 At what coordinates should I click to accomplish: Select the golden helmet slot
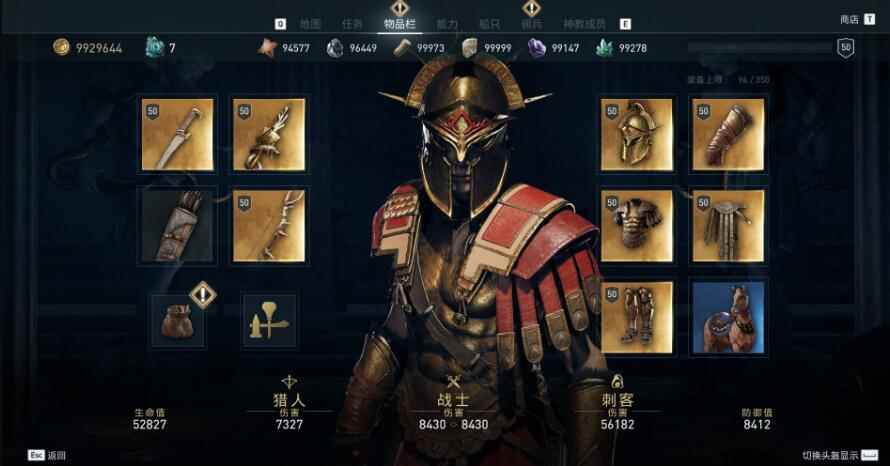coord(636,134)
